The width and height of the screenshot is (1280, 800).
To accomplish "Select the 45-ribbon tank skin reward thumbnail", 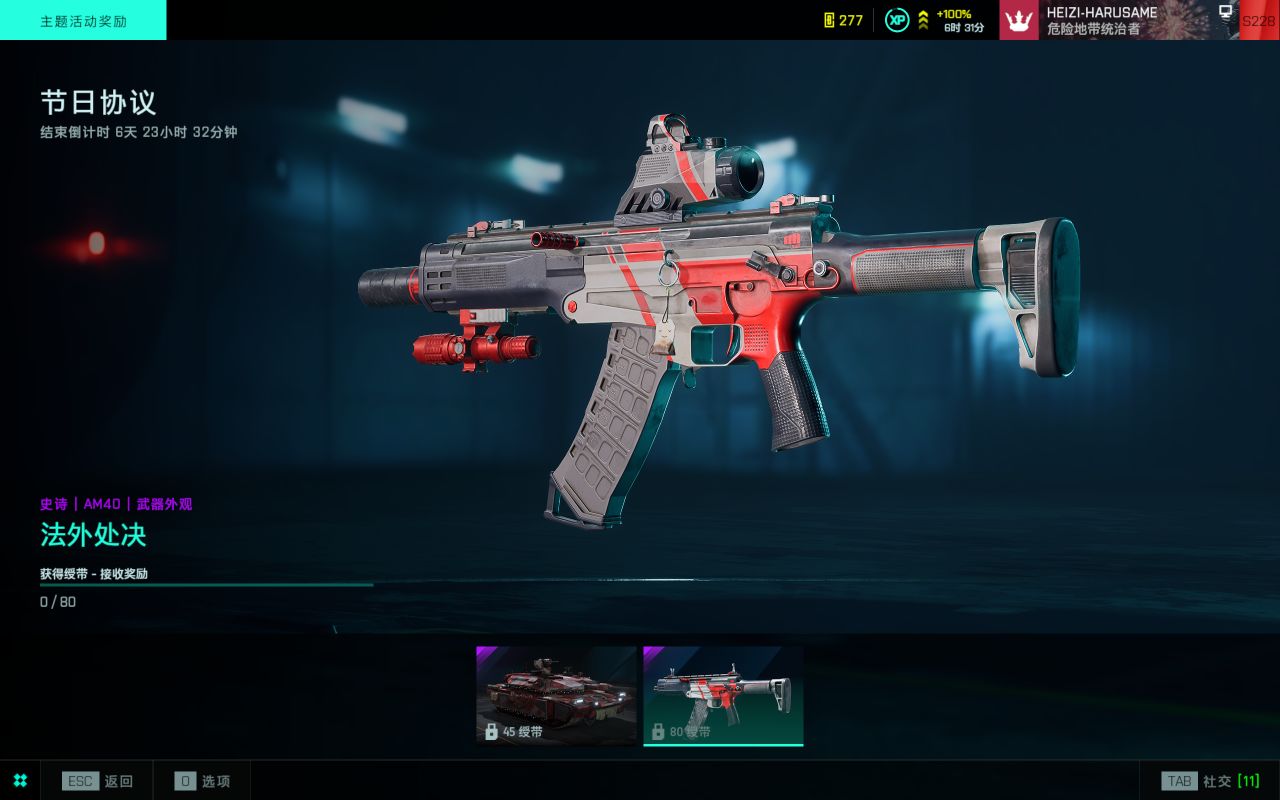I will click(x=556, y=695).
